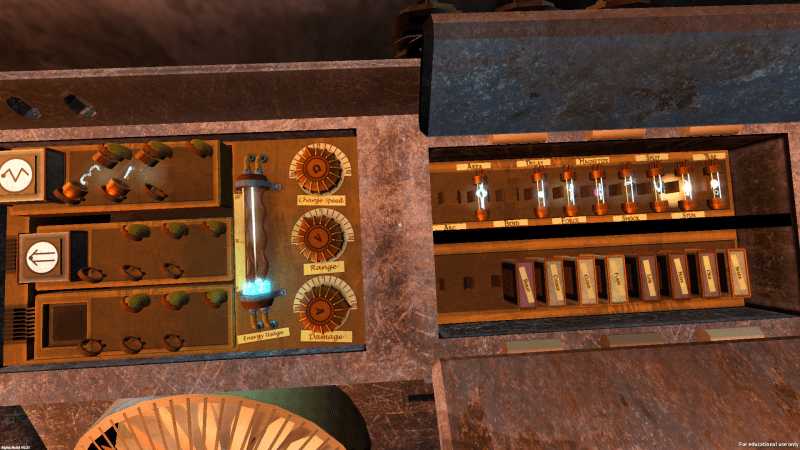Grab the Magnetize vacuum tube
Screen dimensions: 800x450
[598, 190]
